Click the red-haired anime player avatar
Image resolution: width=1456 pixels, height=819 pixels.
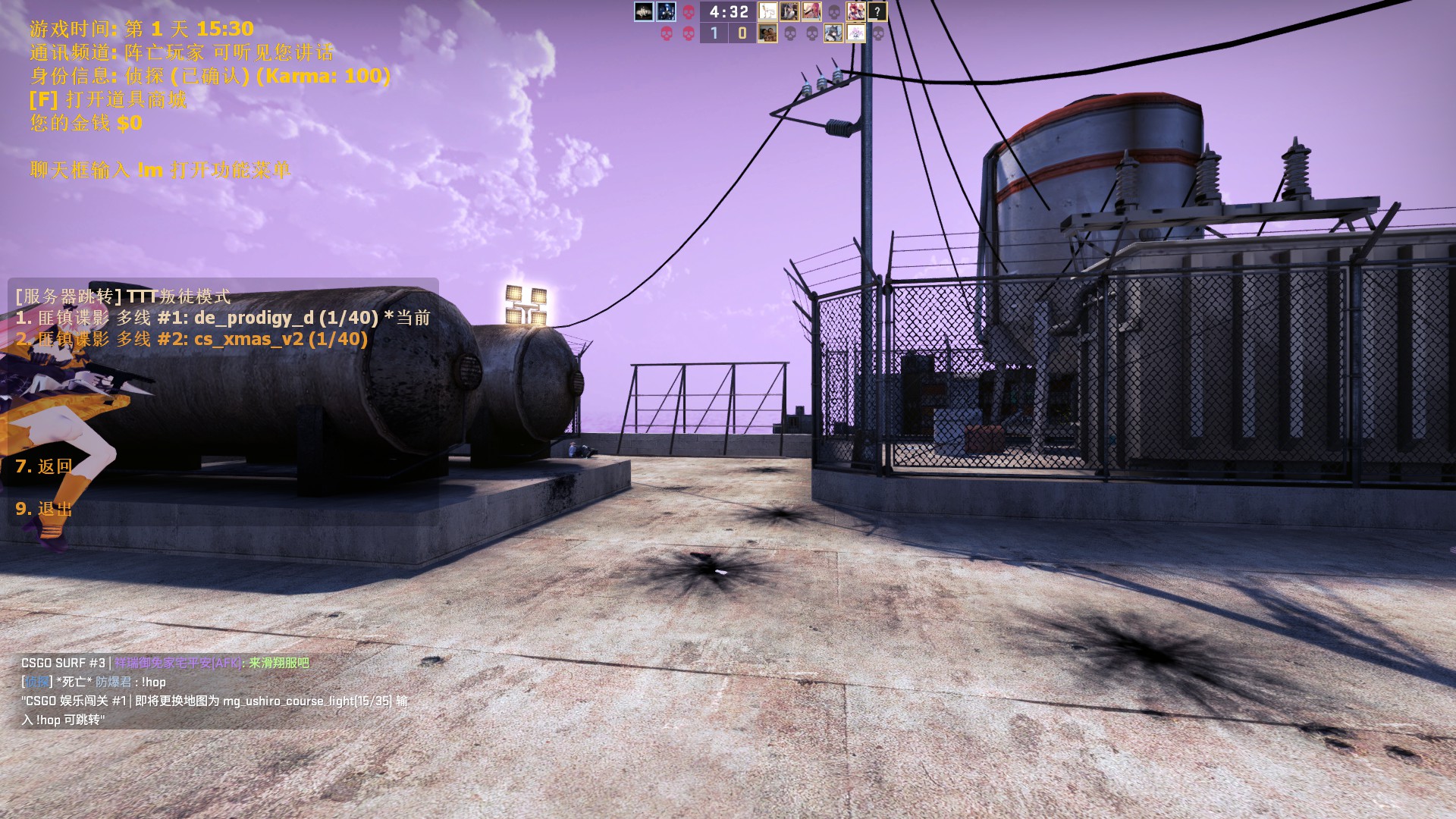(855, 11)
